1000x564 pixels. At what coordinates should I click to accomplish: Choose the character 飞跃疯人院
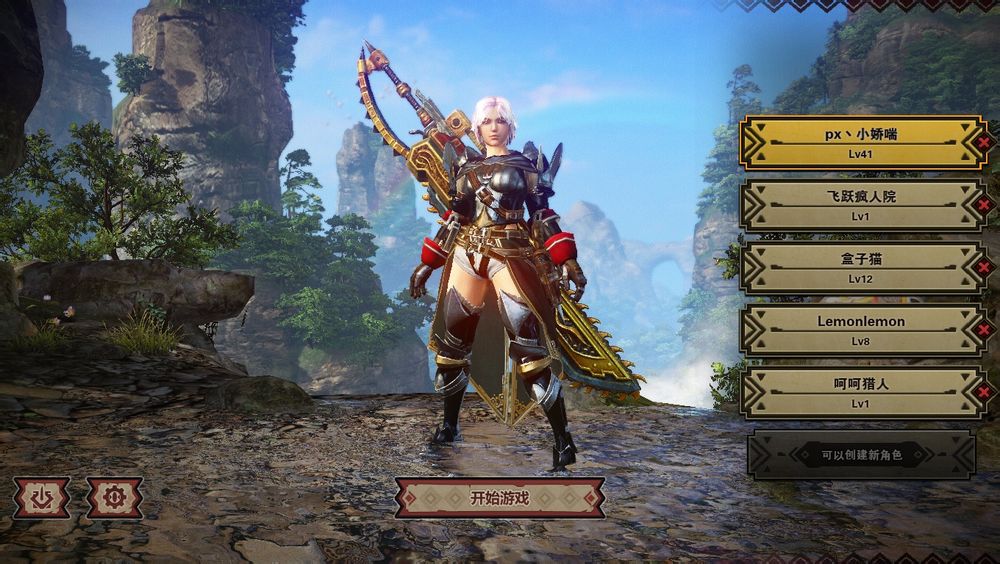pos(861,204)
